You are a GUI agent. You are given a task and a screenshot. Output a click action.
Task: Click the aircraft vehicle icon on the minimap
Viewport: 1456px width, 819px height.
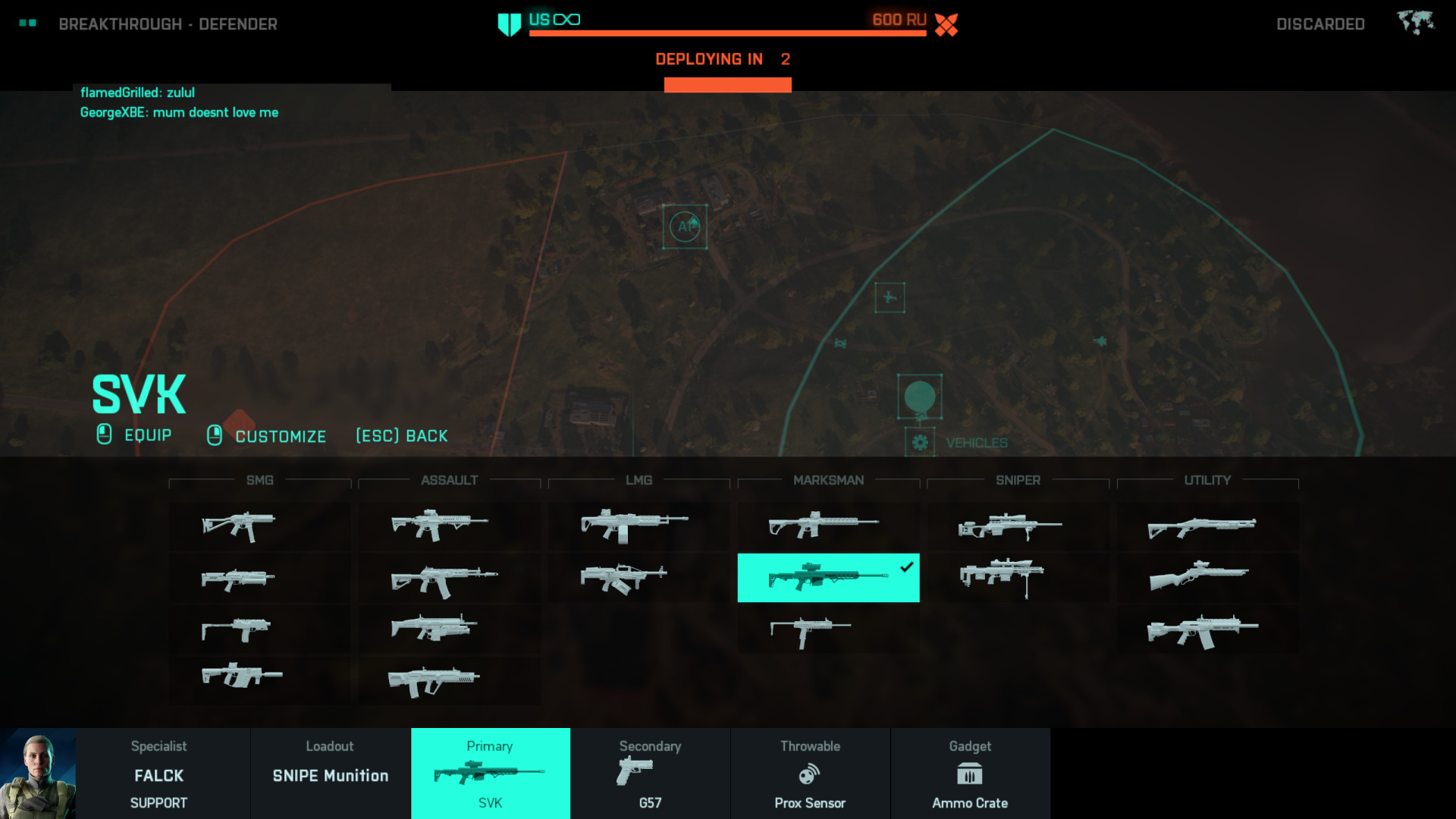[890, 298]
